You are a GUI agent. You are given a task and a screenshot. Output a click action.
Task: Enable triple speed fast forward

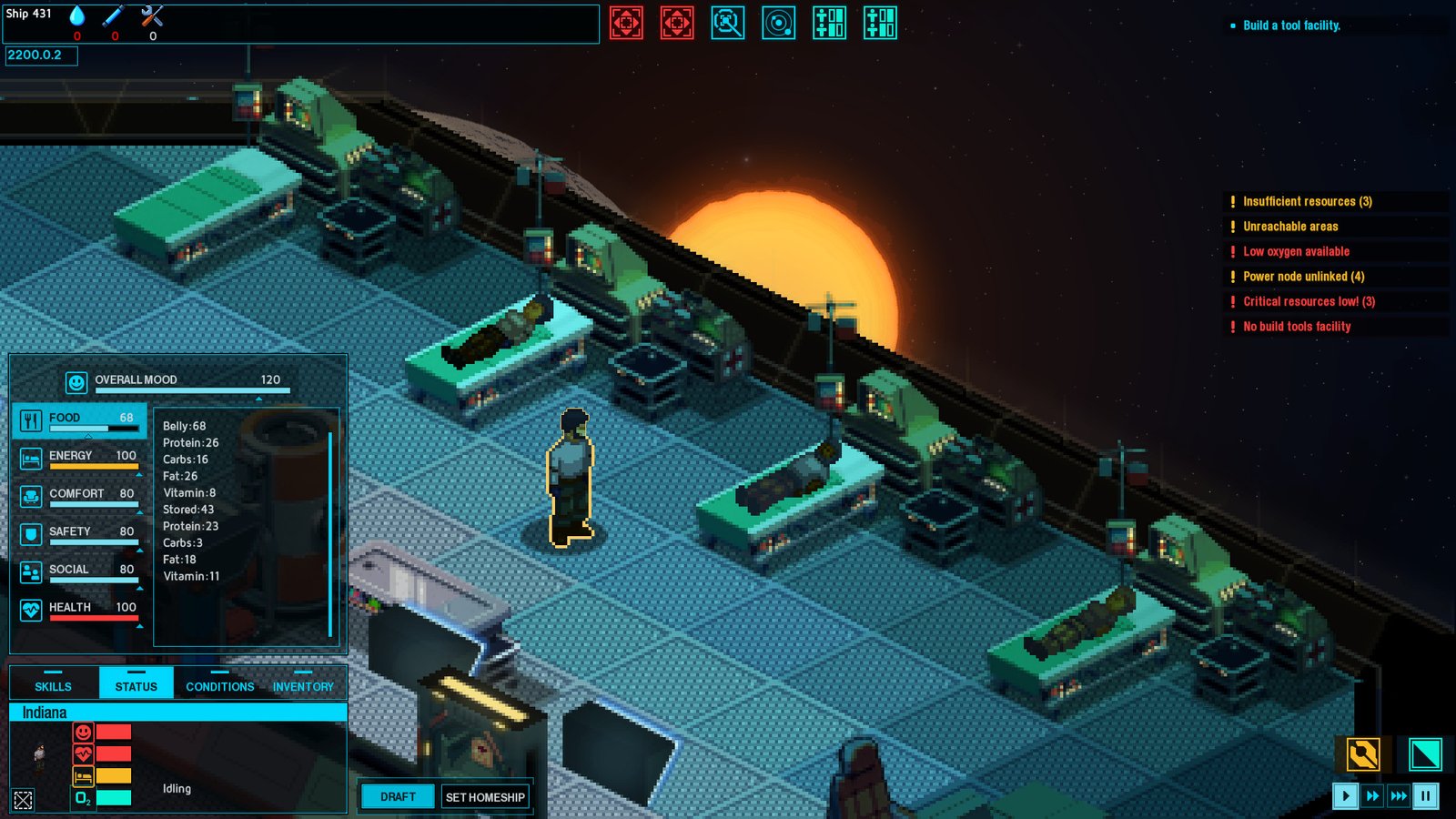(1400, 795)
